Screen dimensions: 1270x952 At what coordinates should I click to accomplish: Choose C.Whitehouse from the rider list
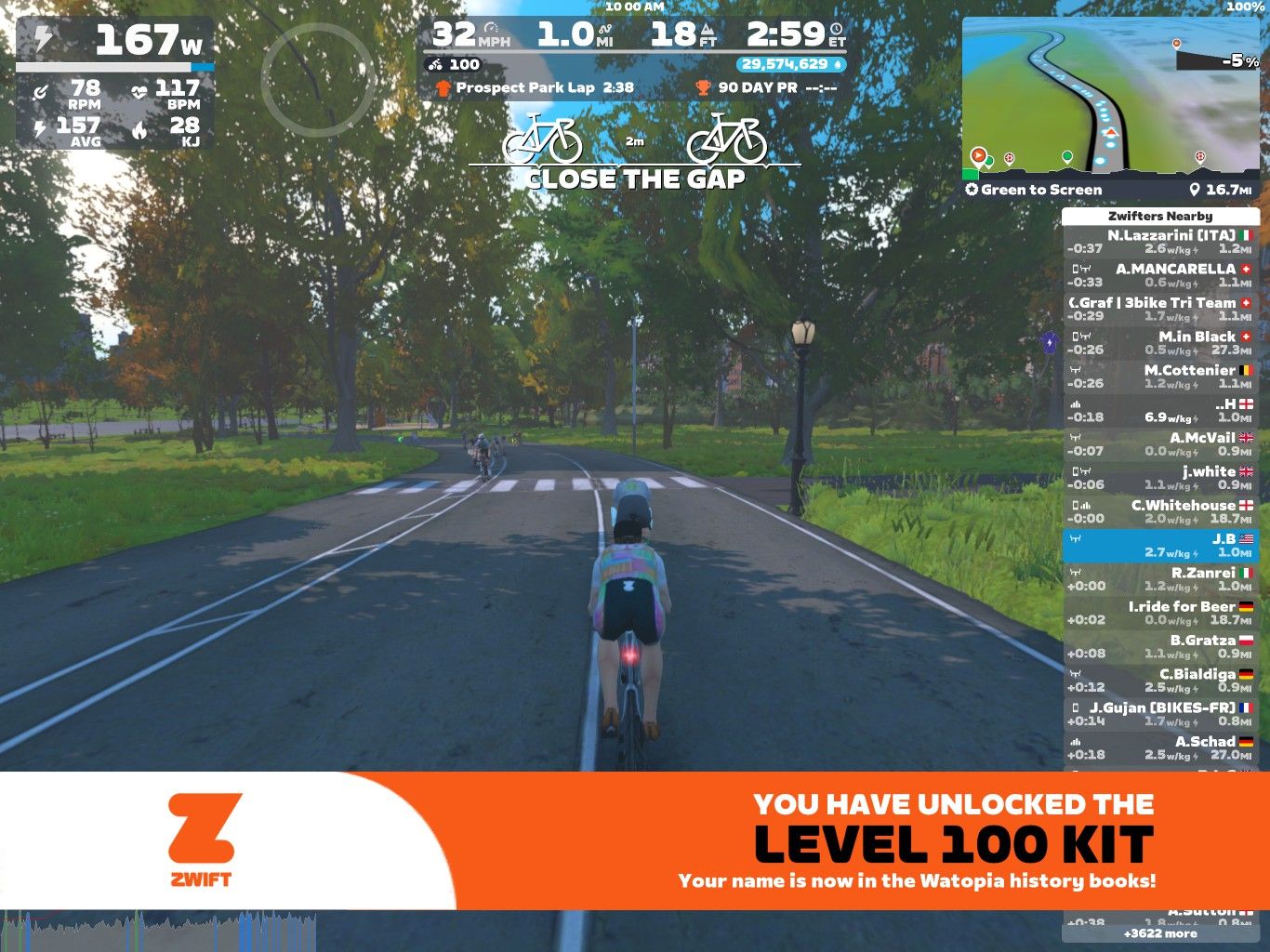click(x=1159, y=511)
